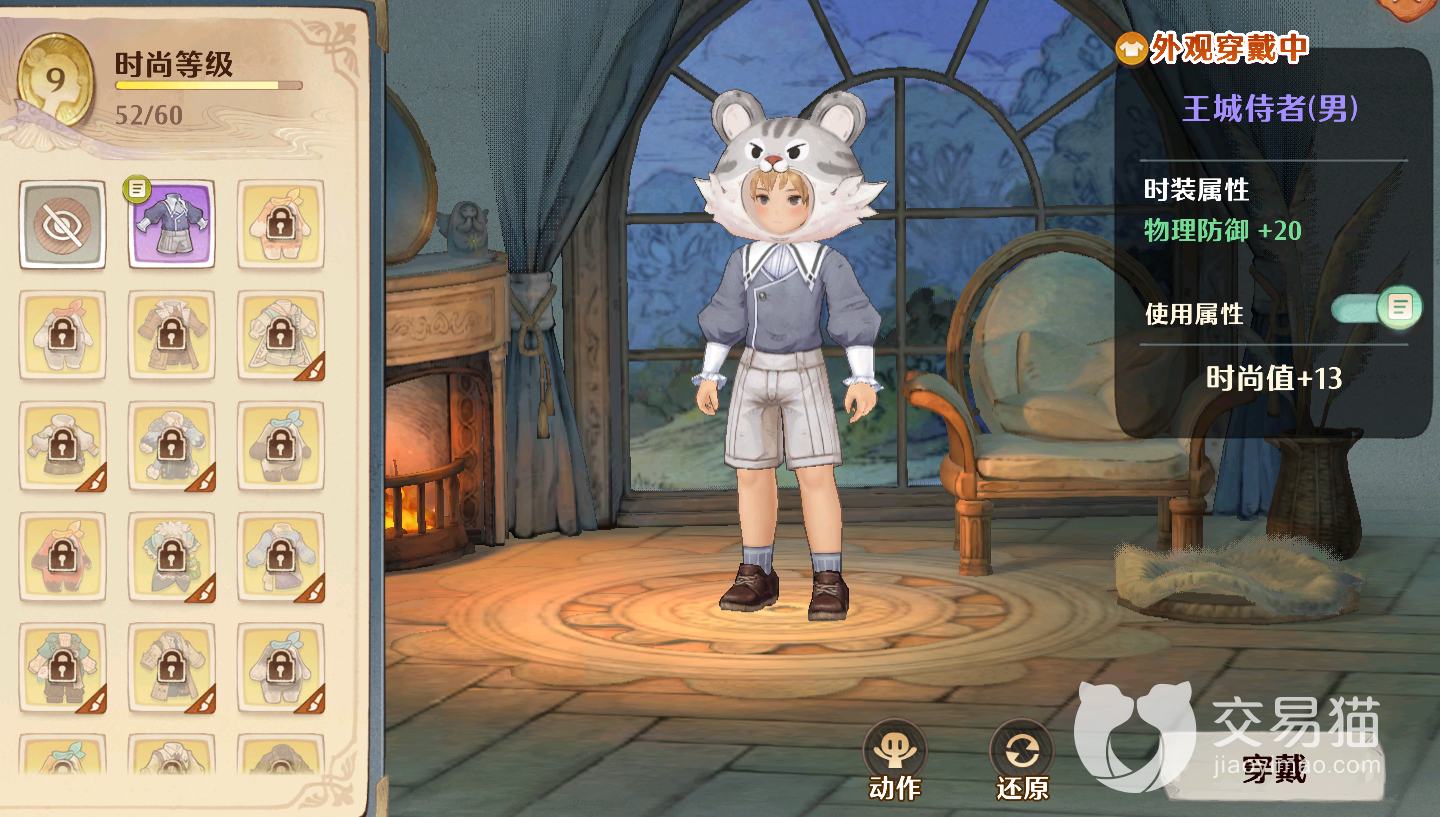The width and height of the screenshot is (1440, 817).
Task: Select the hide-outfit crossed-eye slot
Action: pyautogui.click(x=62, y=225)
